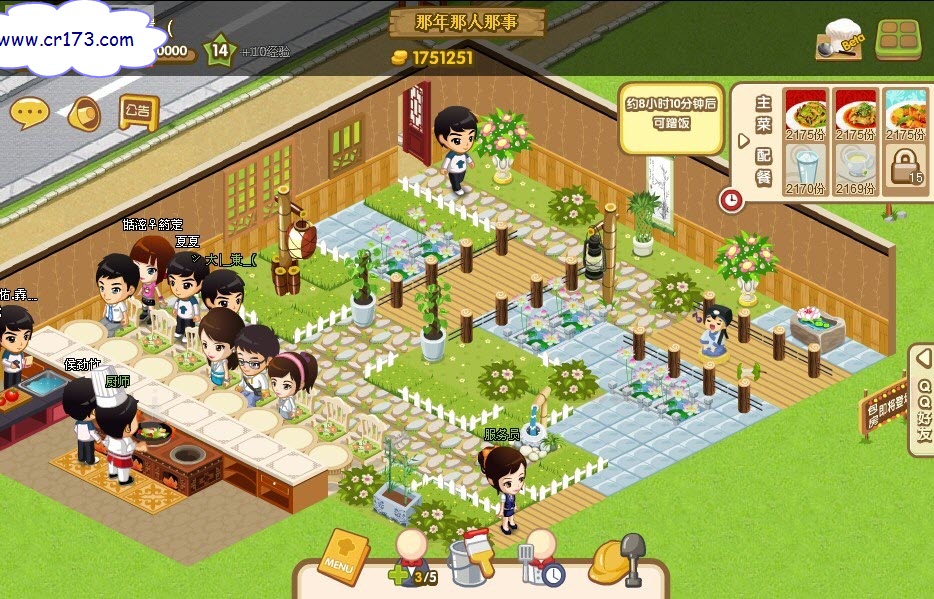Open the 公告 notice board
Screen dimensions: 934x599
click(x=138, y=111)
